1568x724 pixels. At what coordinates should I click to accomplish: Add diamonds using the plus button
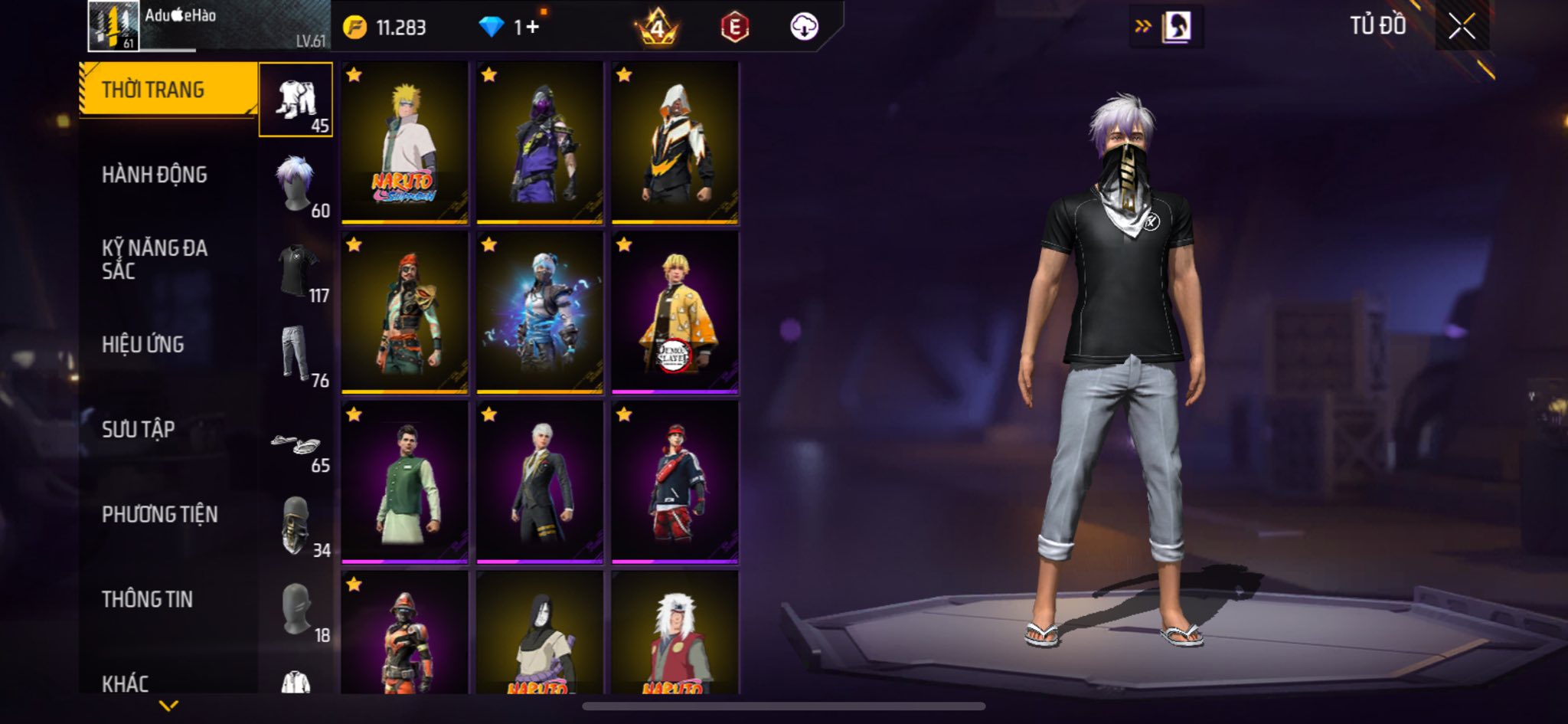tap(531, 28)
